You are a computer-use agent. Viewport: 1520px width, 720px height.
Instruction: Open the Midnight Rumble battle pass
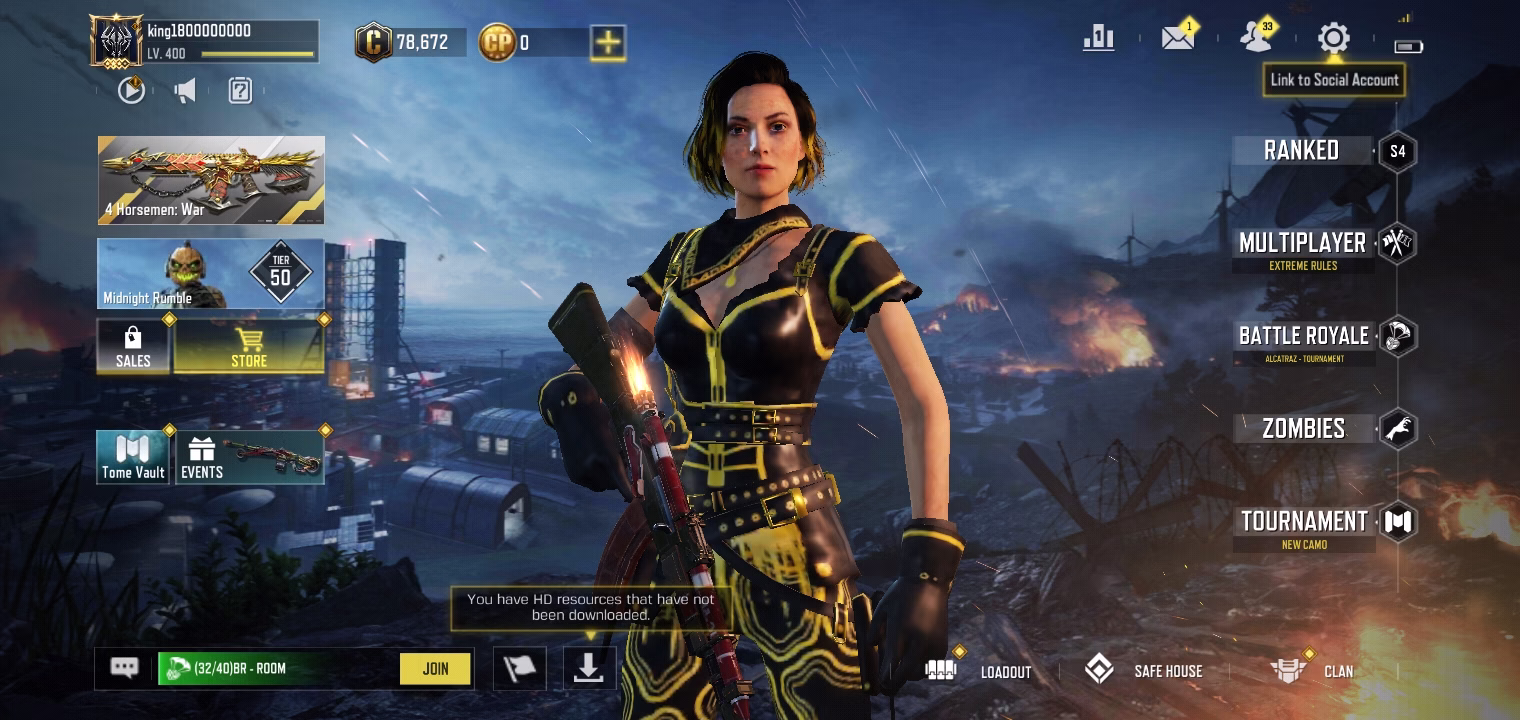(211, 273)
